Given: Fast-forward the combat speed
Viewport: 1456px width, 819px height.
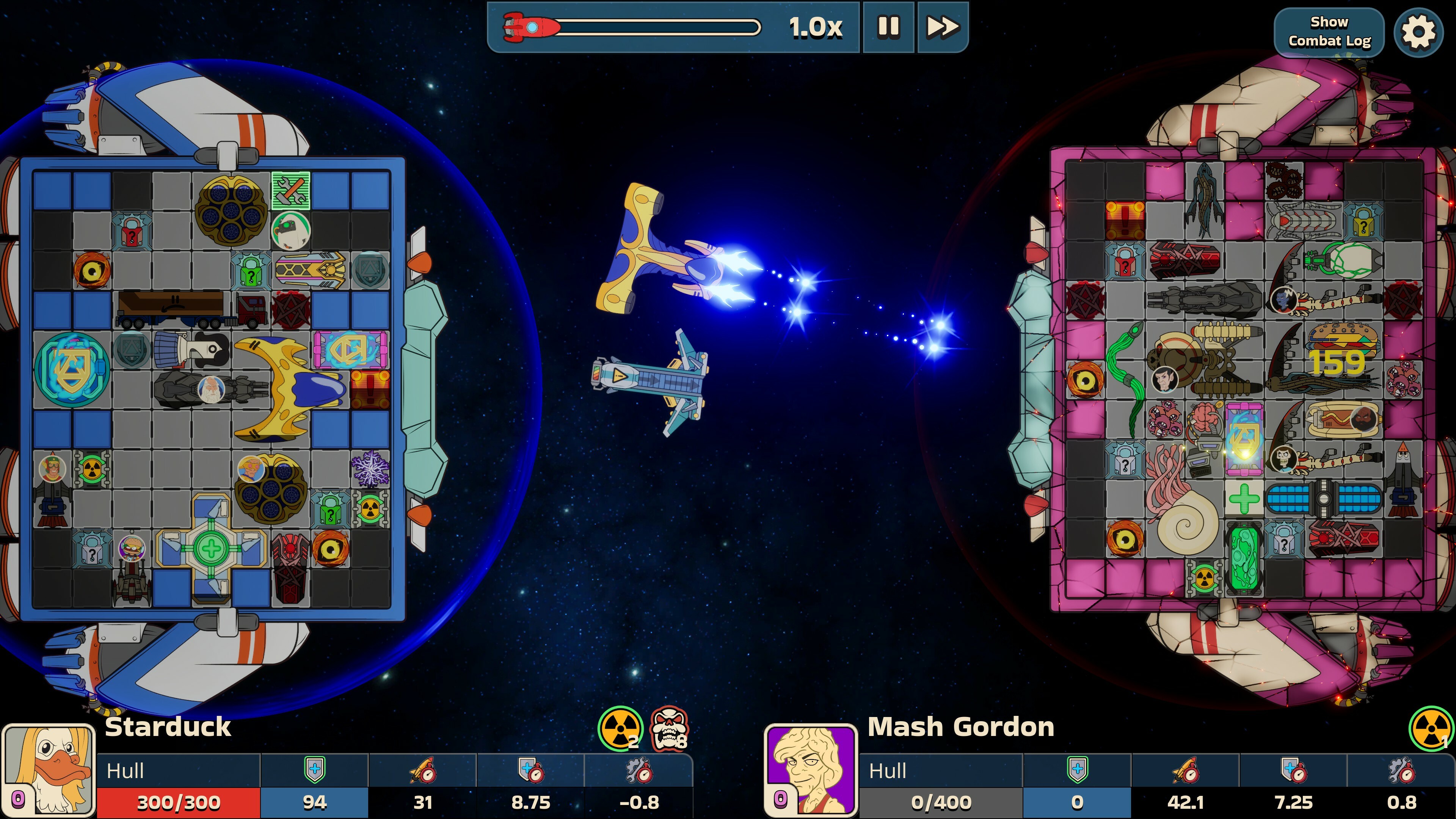Looking at the screenshot, I should (941, 27).
